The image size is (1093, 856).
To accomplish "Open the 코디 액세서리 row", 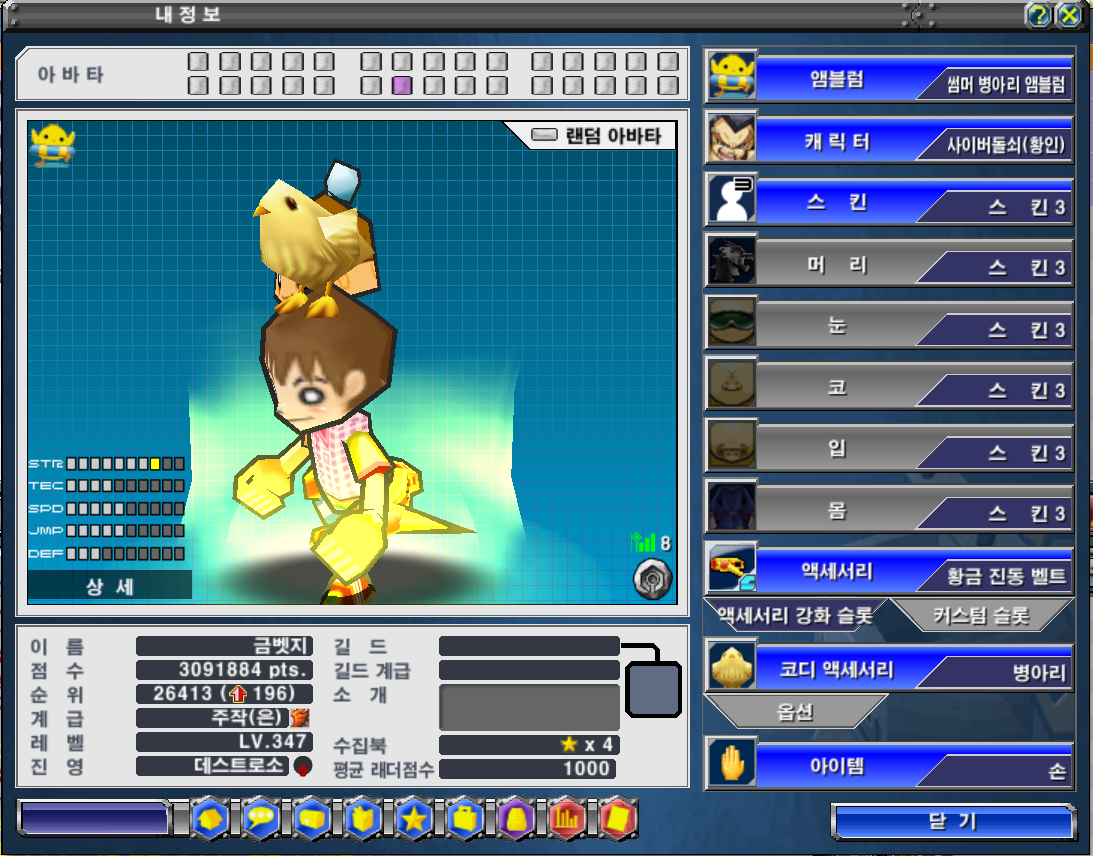I will [x=888, y=670].
